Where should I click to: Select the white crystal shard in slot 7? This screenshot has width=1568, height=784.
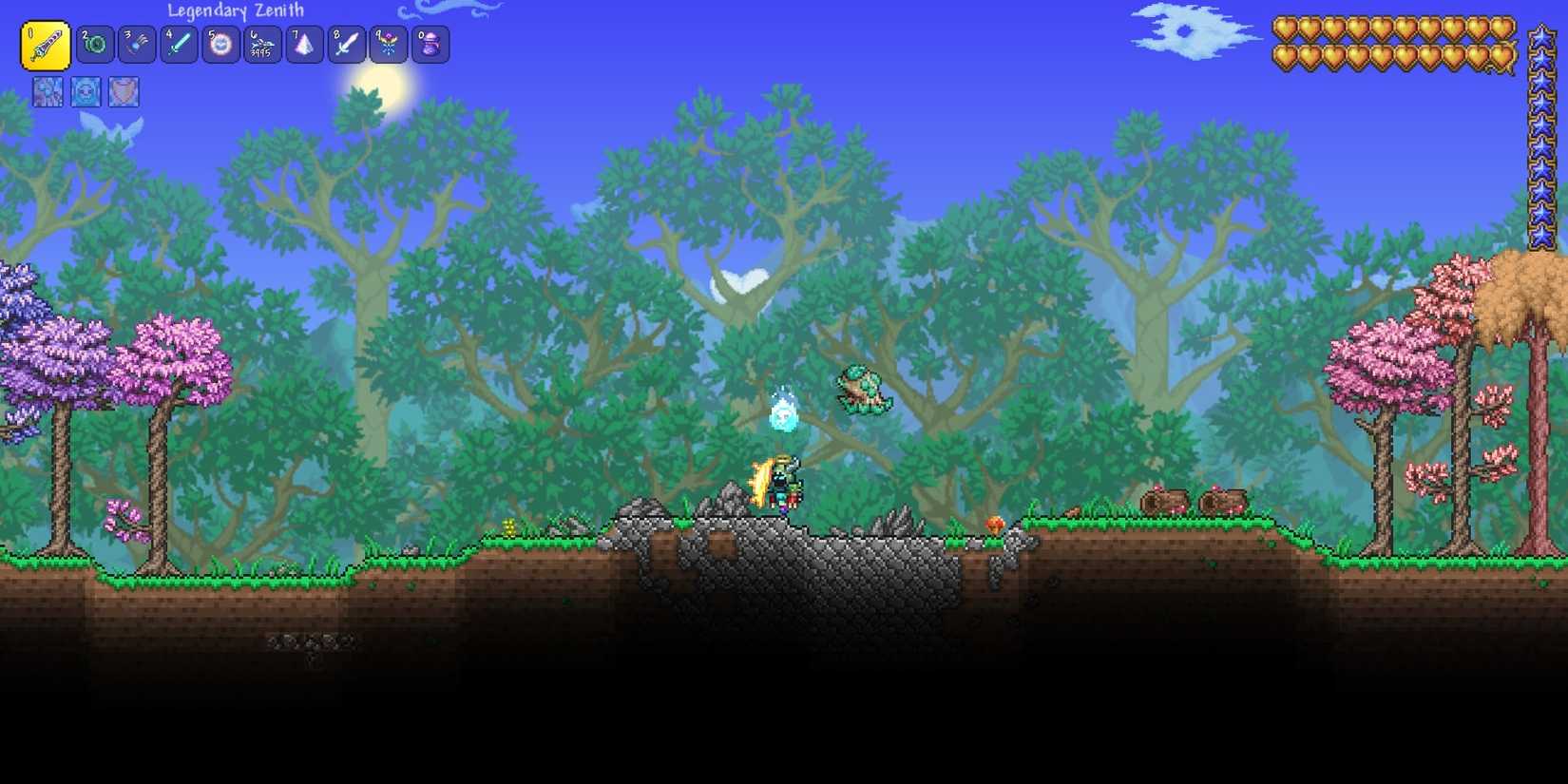[304, 44]
